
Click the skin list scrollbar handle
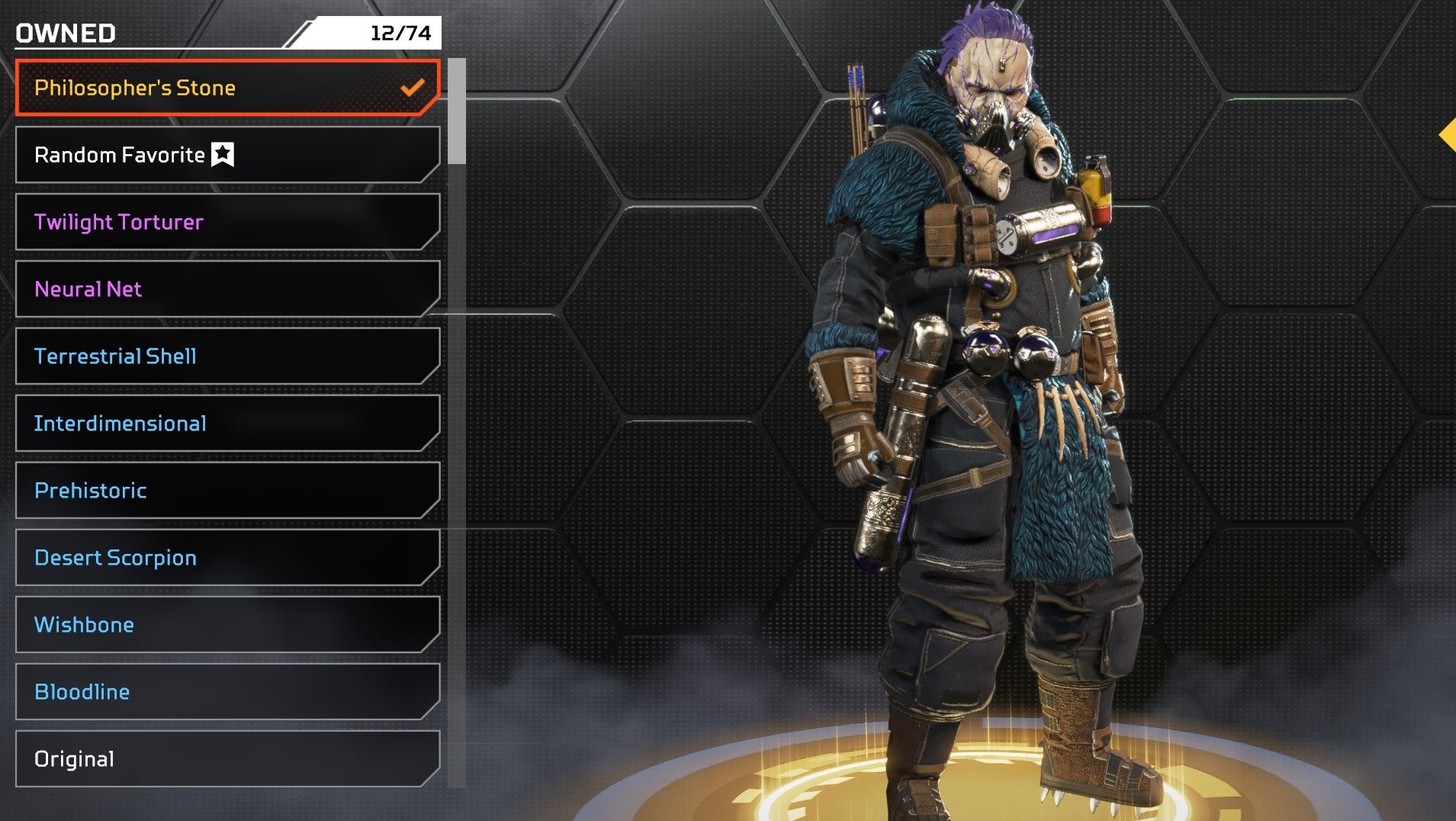click(x=457, y=111)
